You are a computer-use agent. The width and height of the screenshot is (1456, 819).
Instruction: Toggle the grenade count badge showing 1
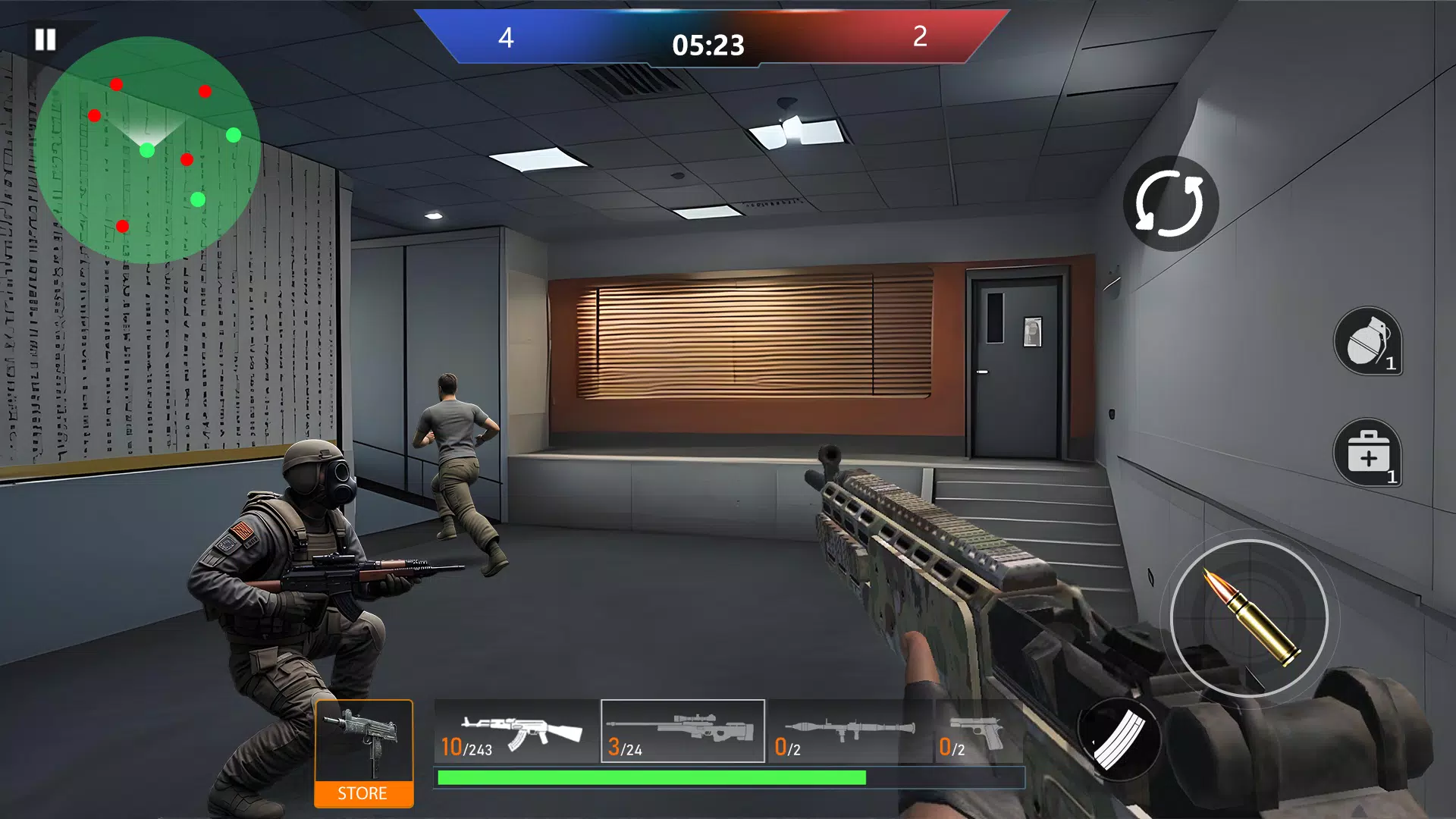point(1392,365)
